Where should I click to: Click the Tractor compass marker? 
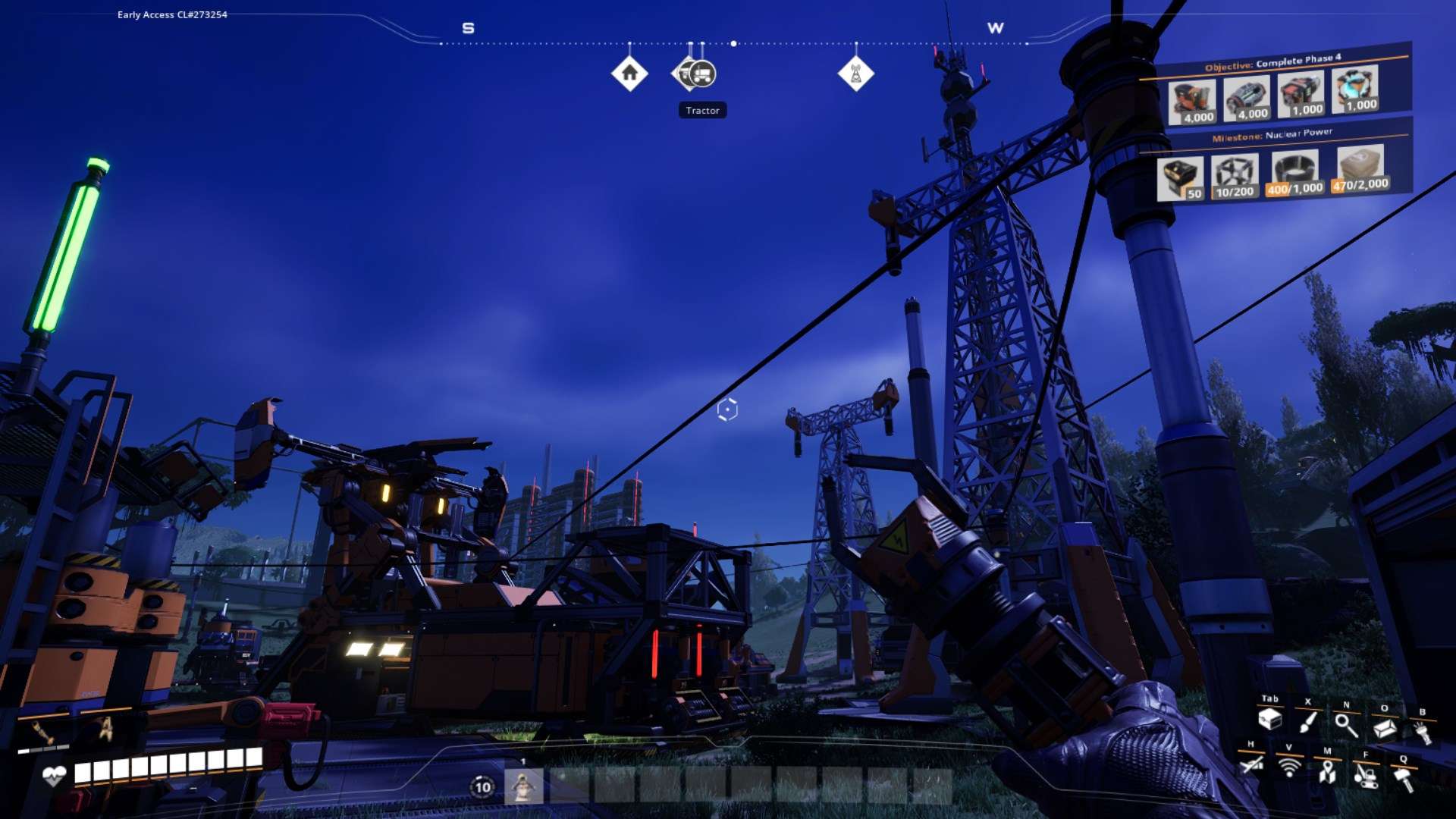point(702,74)
